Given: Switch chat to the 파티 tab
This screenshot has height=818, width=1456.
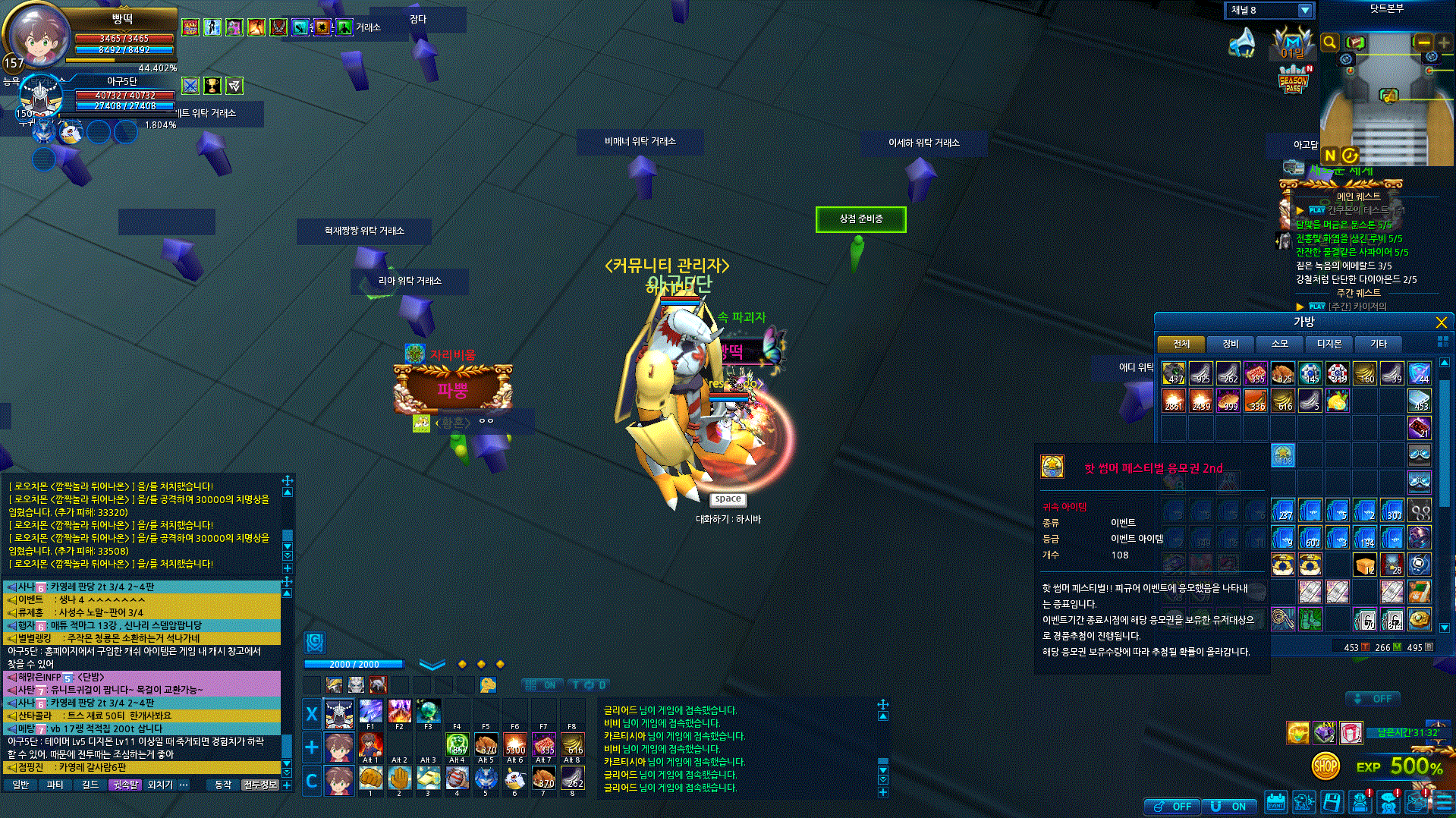Looking at the screenshot, I should (x=55, y=785).
